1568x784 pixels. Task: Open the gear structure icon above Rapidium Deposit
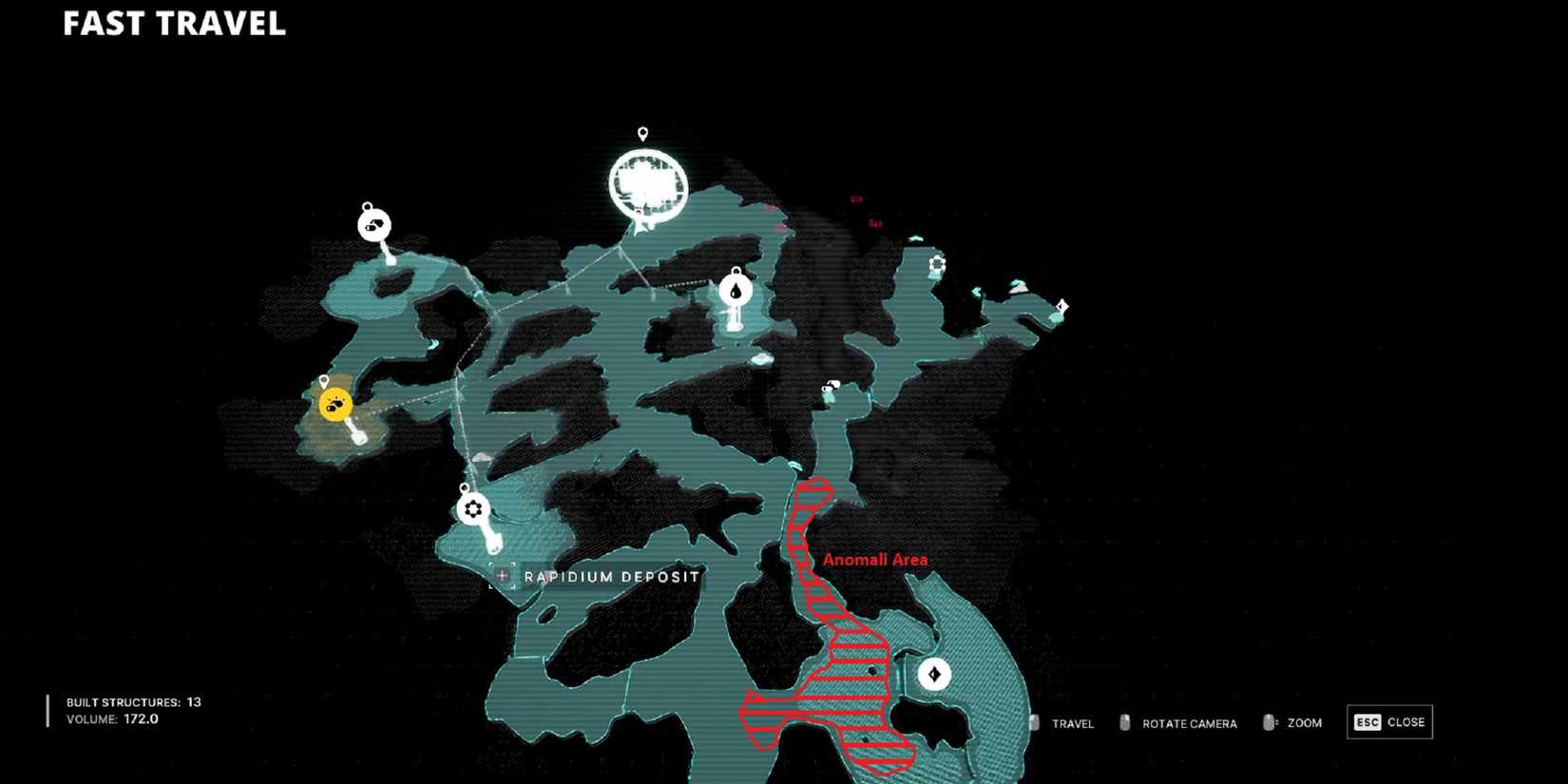pos(471,509)
